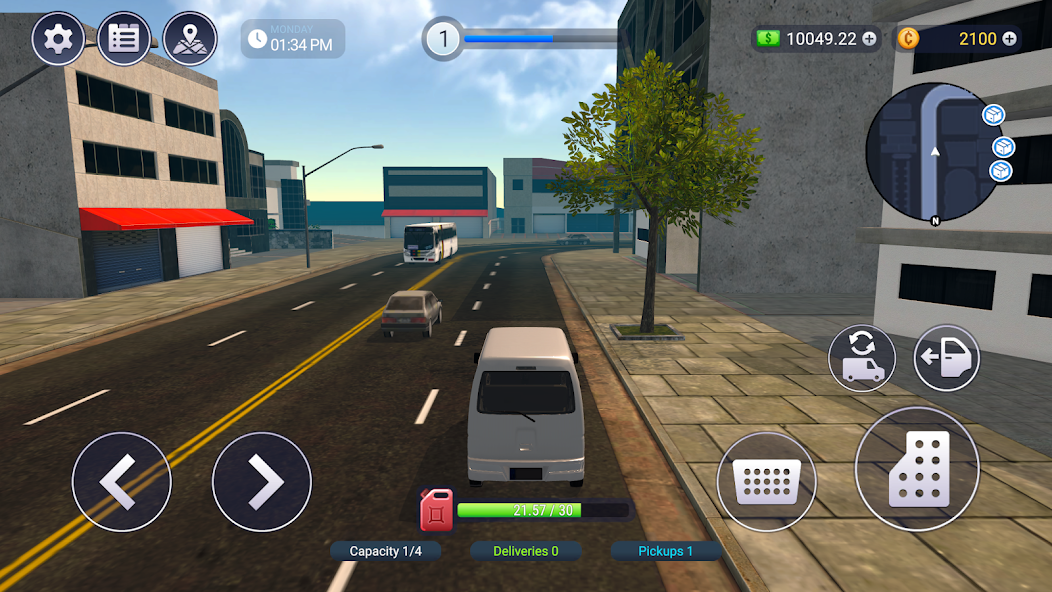Open the task list icon
Screen dimensions: 1052x592
coord(124,40)
